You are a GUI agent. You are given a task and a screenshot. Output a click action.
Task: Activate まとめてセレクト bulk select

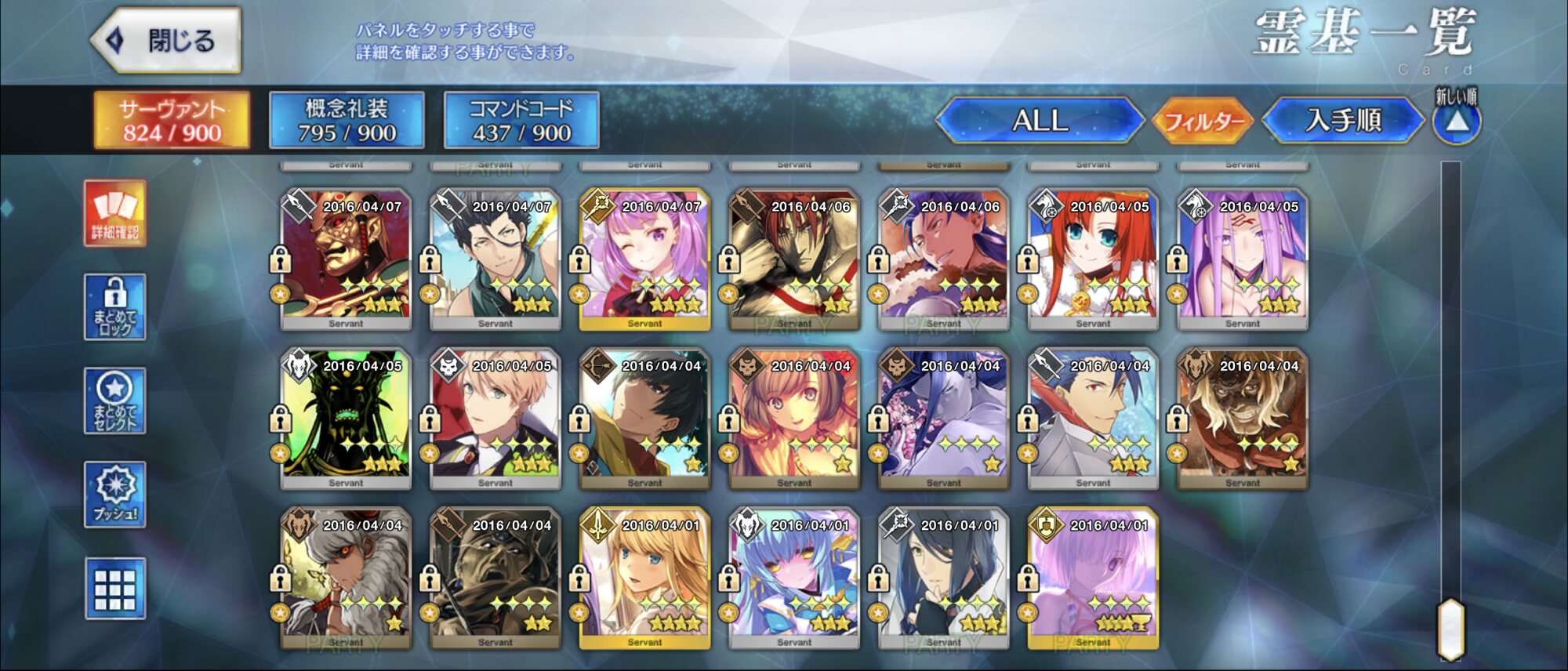click(x=115, y=401)
